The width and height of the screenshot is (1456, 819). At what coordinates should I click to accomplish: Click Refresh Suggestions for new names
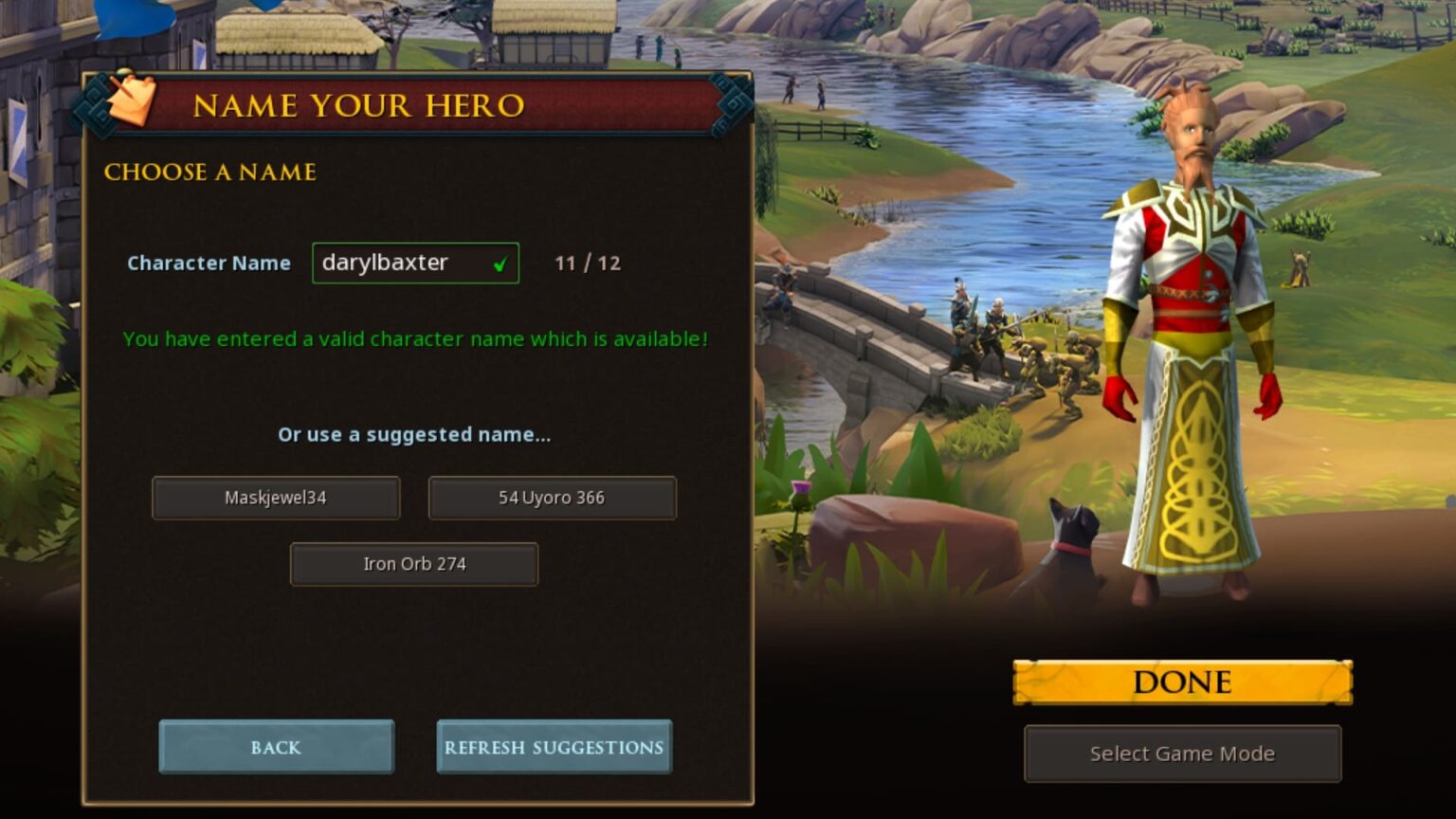tap(554, 747)
